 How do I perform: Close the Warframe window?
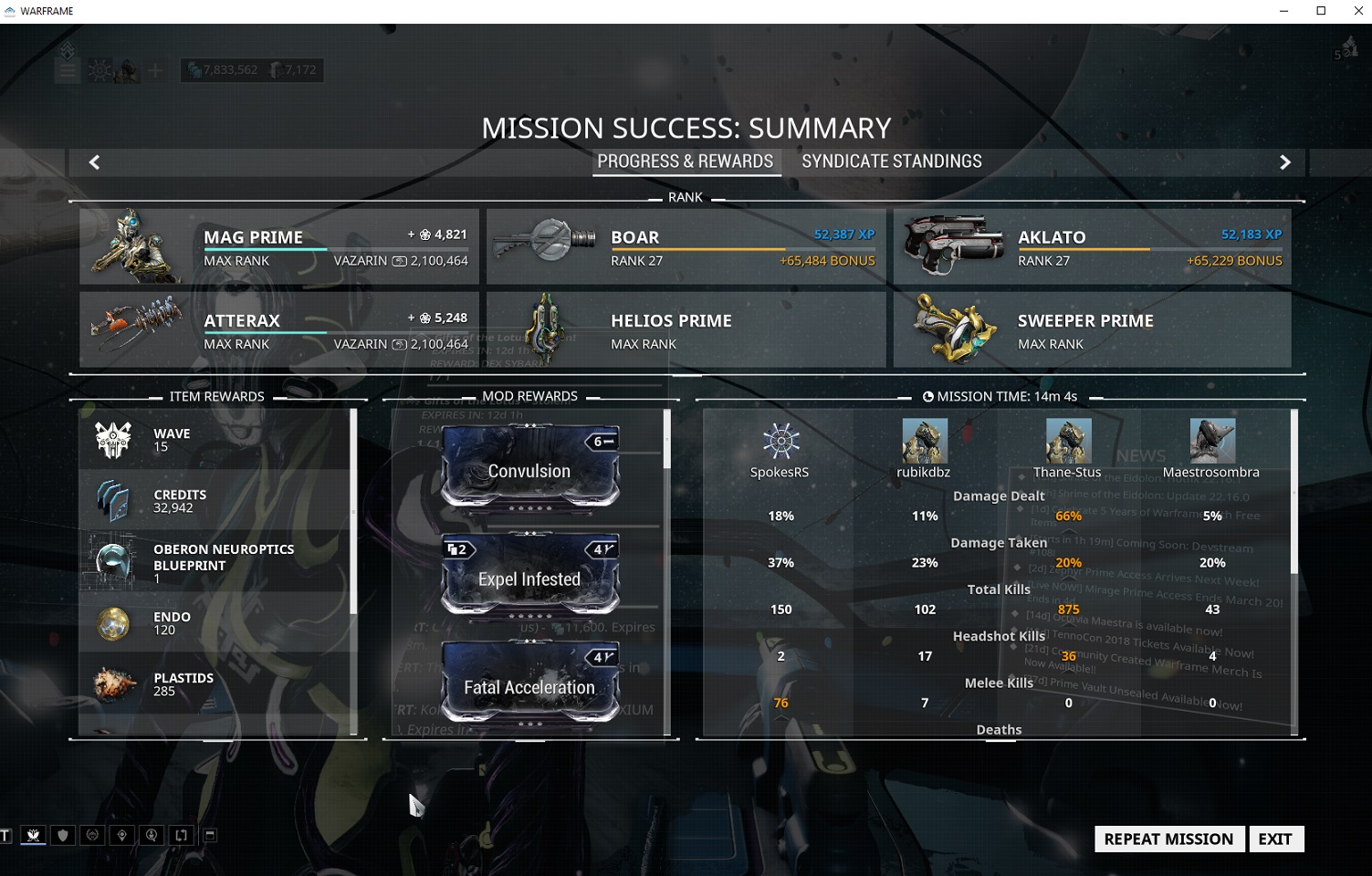point(1357,11)
